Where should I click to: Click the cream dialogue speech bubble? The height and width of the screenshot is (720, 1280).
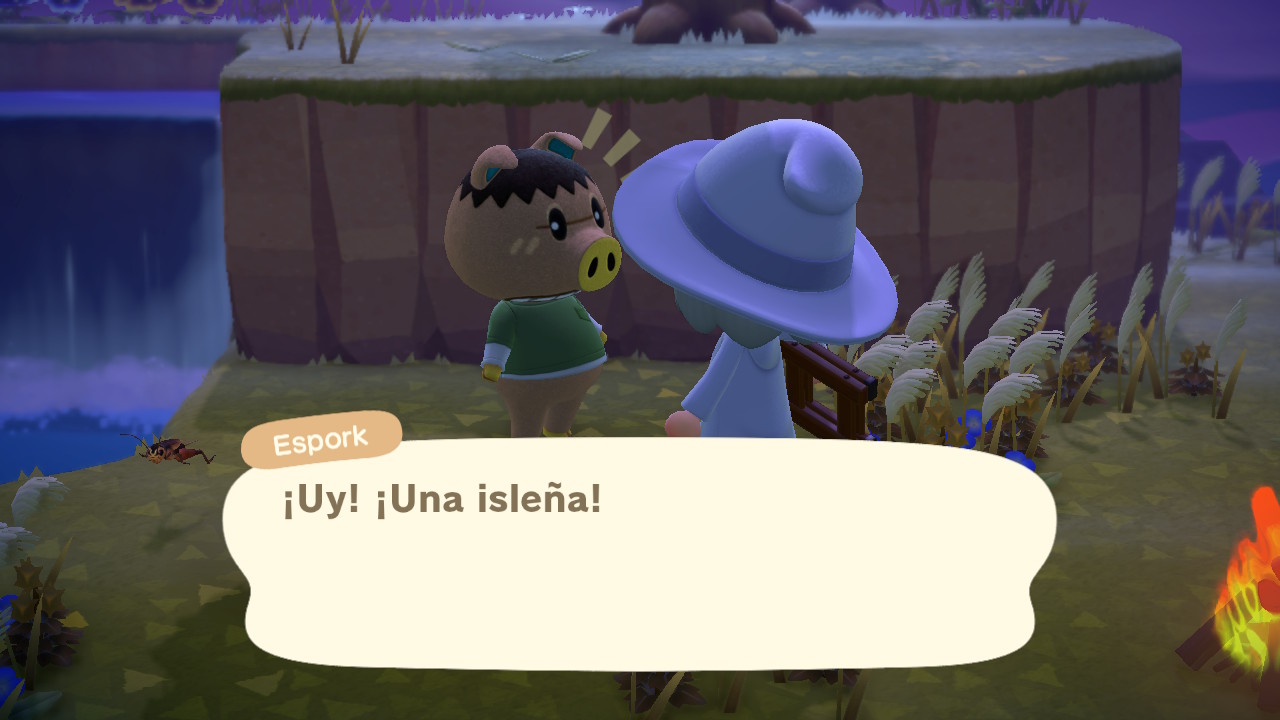pos(640,570)
